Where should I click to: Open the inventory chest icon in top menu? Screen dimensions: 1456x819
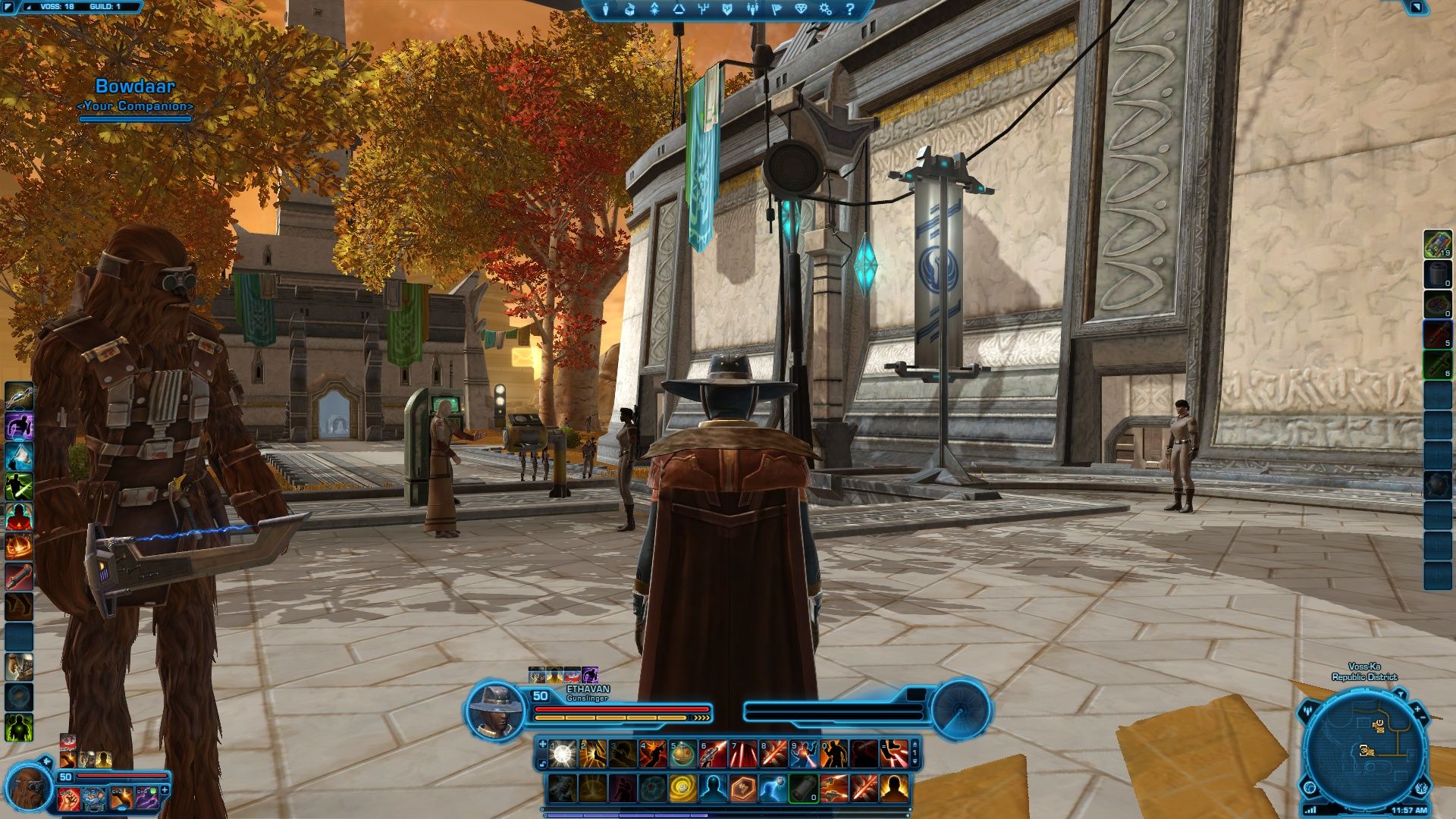click(629, 9)
